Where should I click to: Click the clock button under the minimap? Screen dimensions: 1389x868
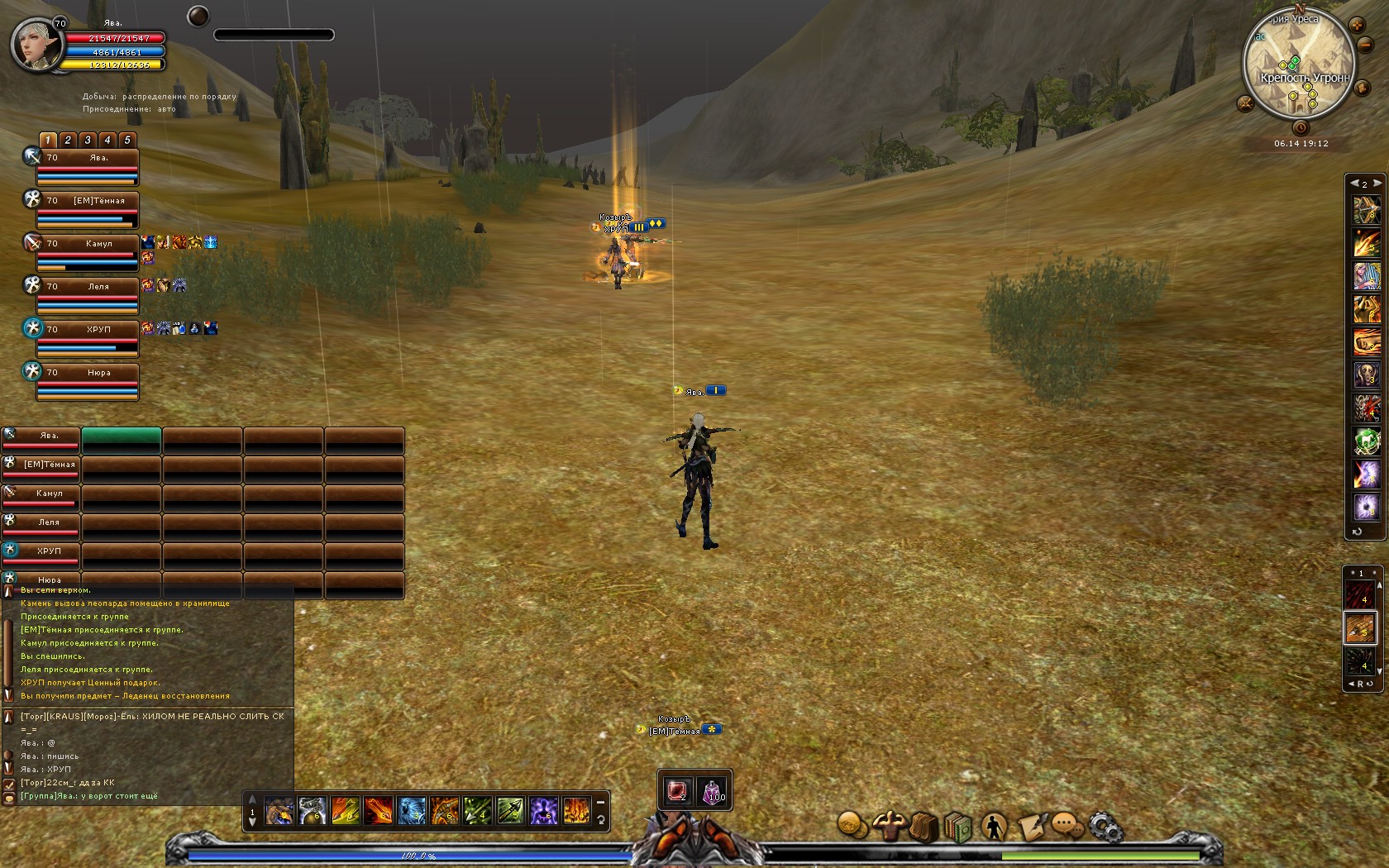click(1301, 127)
